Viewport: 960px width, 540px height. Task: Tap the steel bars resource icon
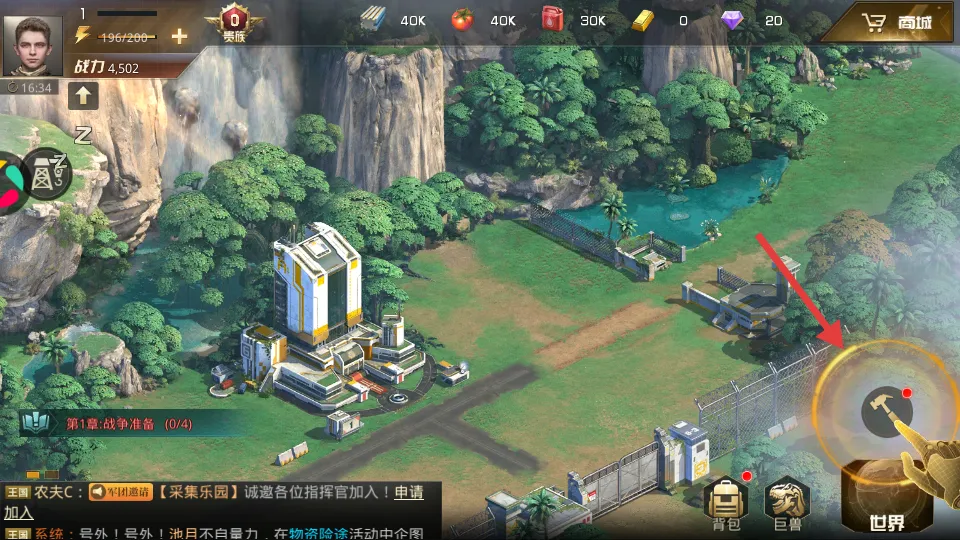(373, 19)
